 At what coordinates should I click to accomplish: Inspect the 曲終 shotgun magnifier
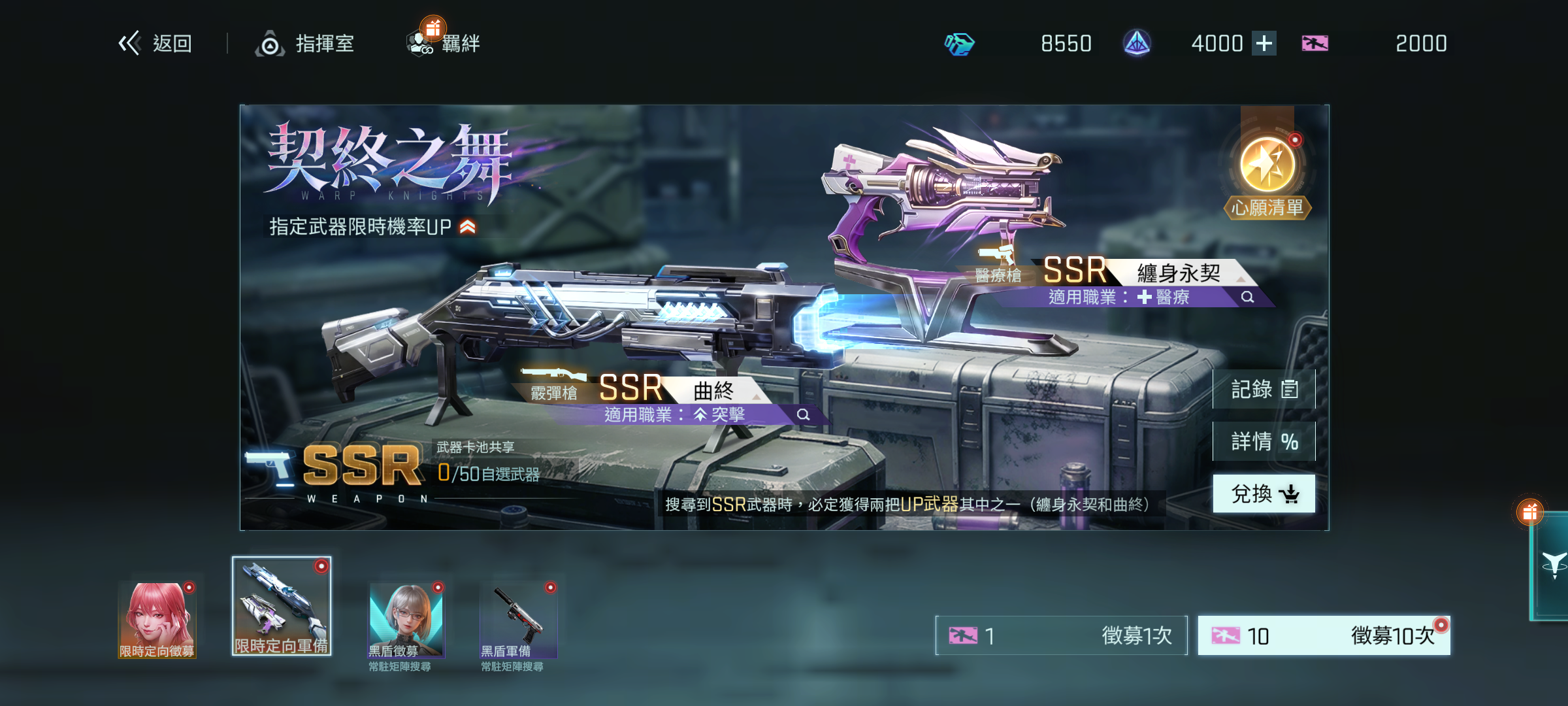tap(803, 414)
